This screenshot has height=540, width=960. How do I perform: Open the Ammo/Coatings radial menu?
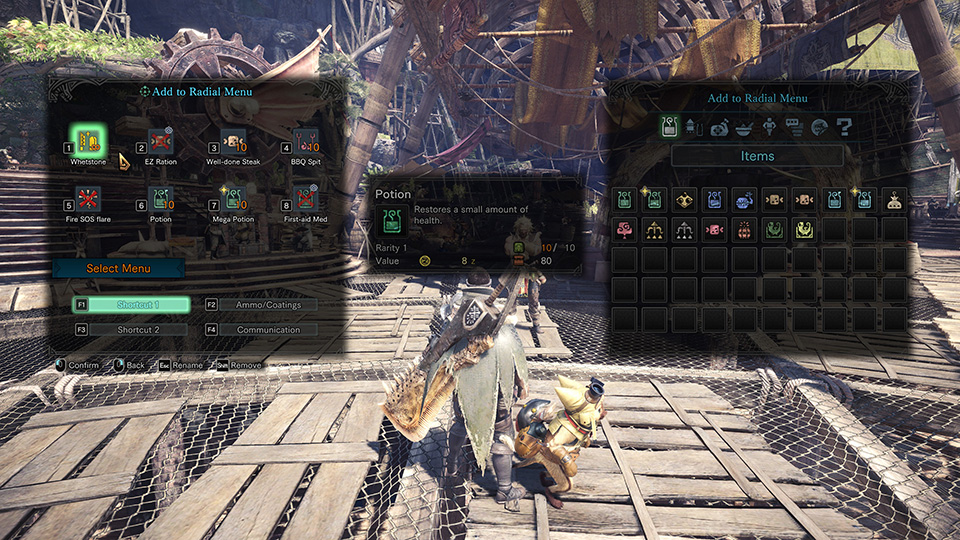(x=261, y=305)
